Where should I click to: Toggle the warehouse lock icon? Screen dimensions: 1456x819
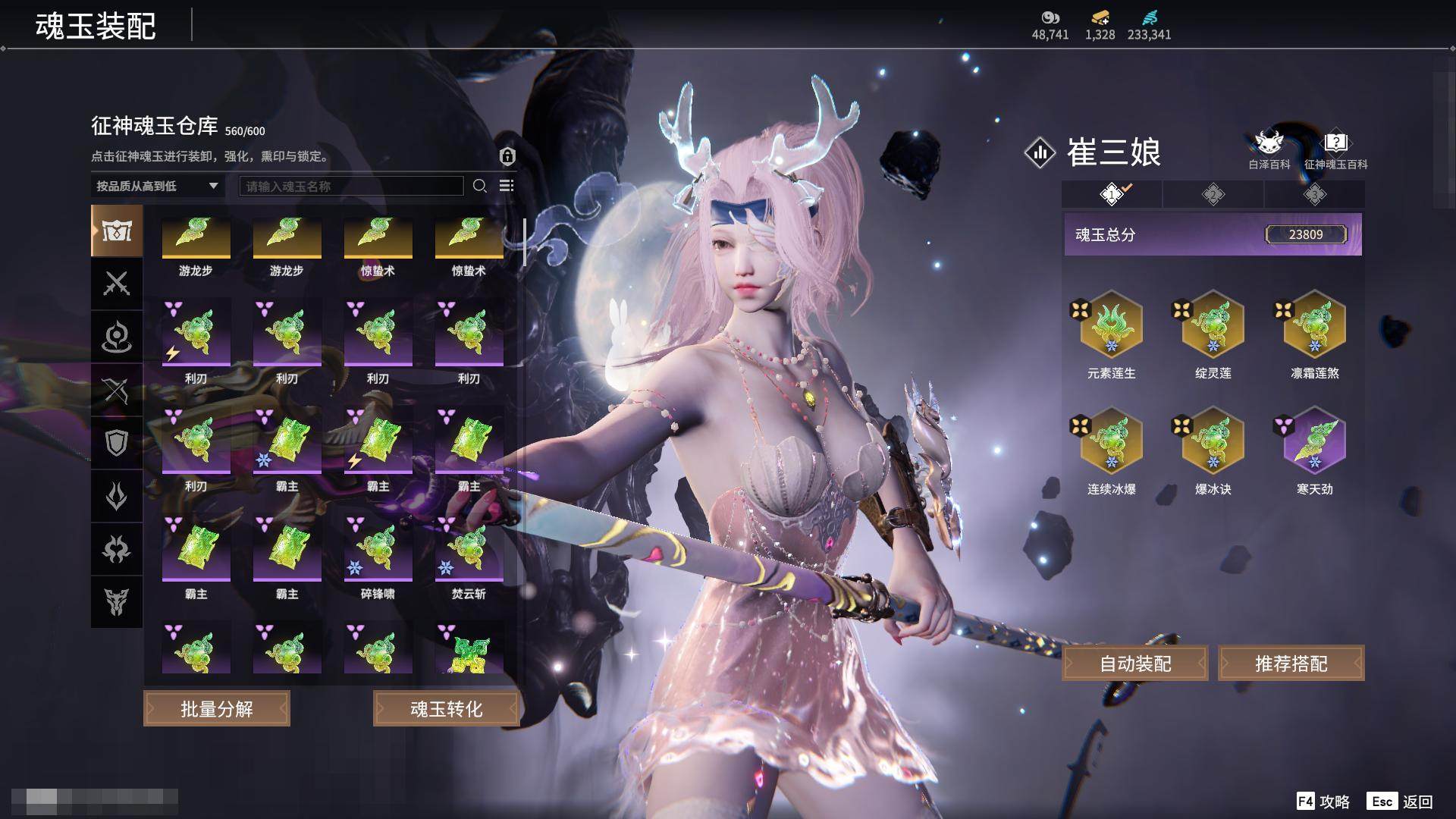pyautogui.click(x=507, y=156)
